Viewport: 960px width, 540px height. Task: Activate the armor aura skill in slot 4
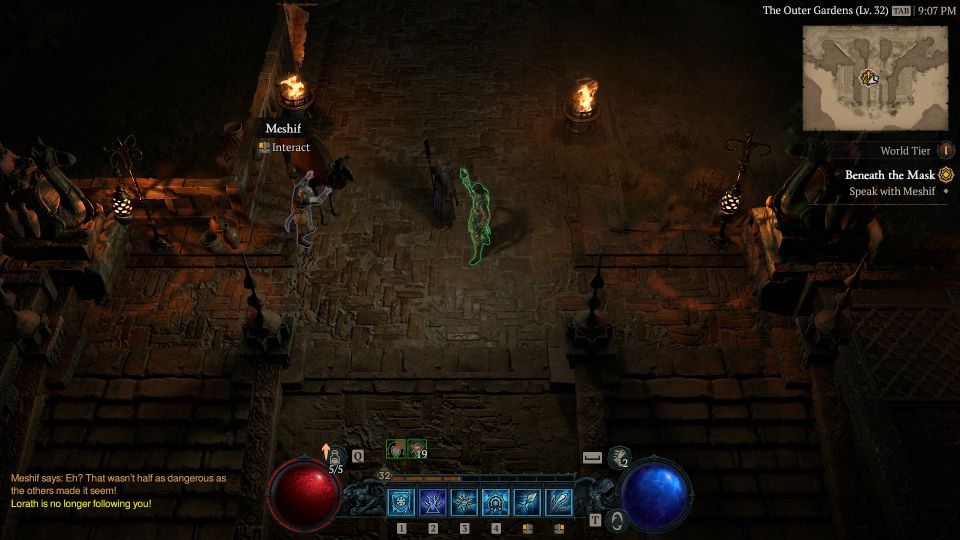496,502
